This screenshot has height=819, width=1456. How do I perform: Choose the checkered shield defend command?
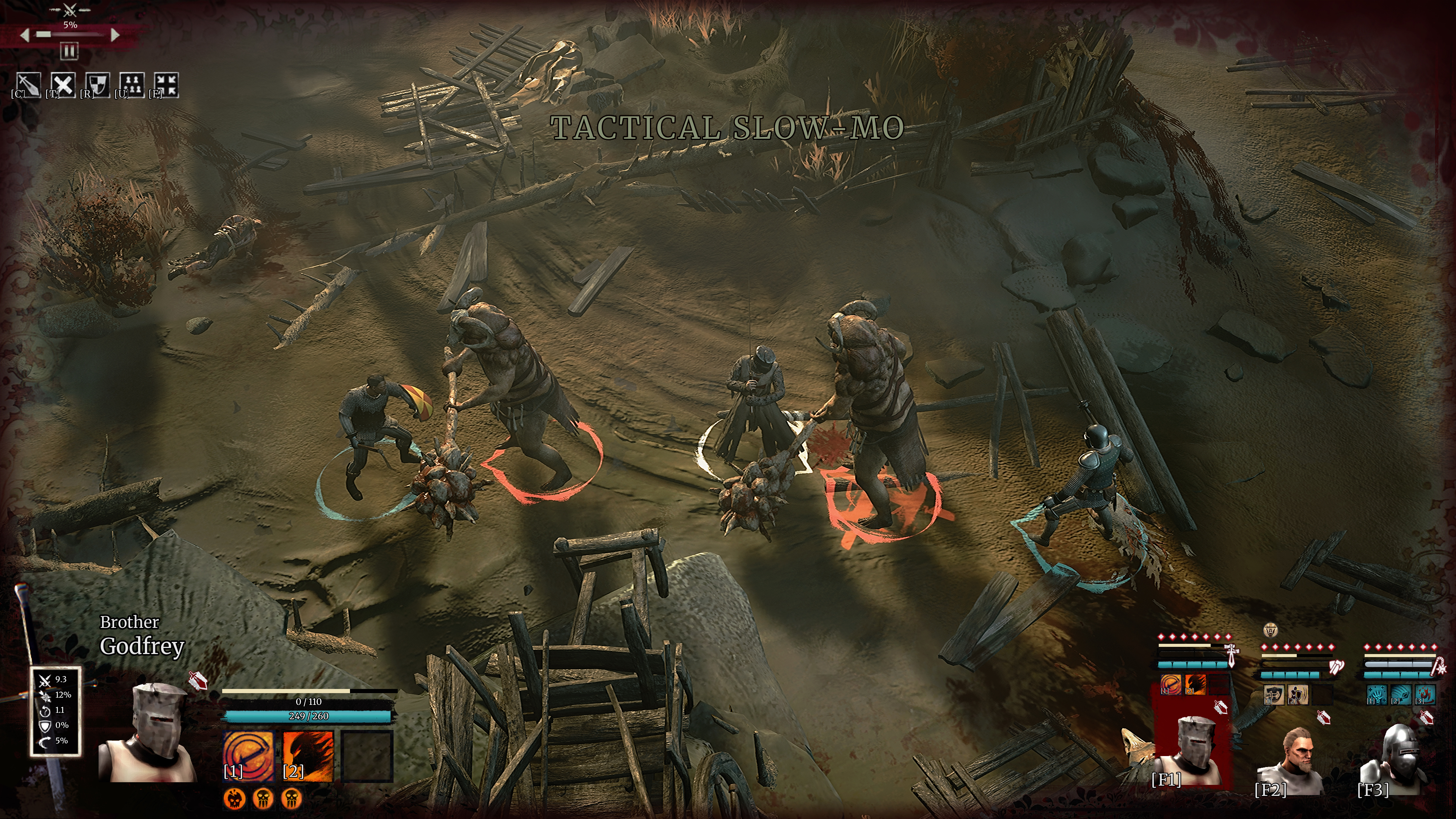click(98, 85)
